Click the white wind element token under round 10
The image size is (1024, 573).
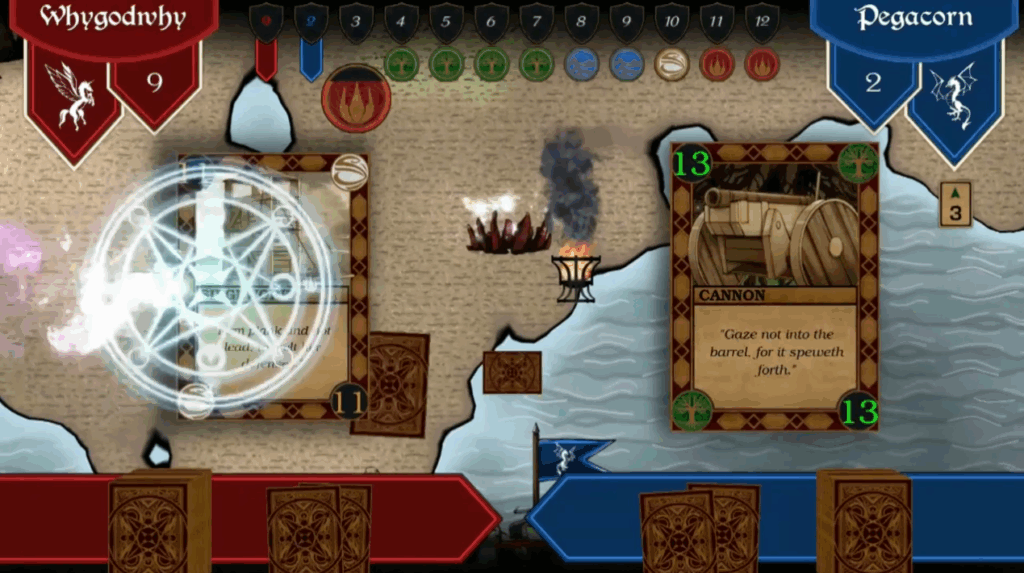(x=672, y=65)
